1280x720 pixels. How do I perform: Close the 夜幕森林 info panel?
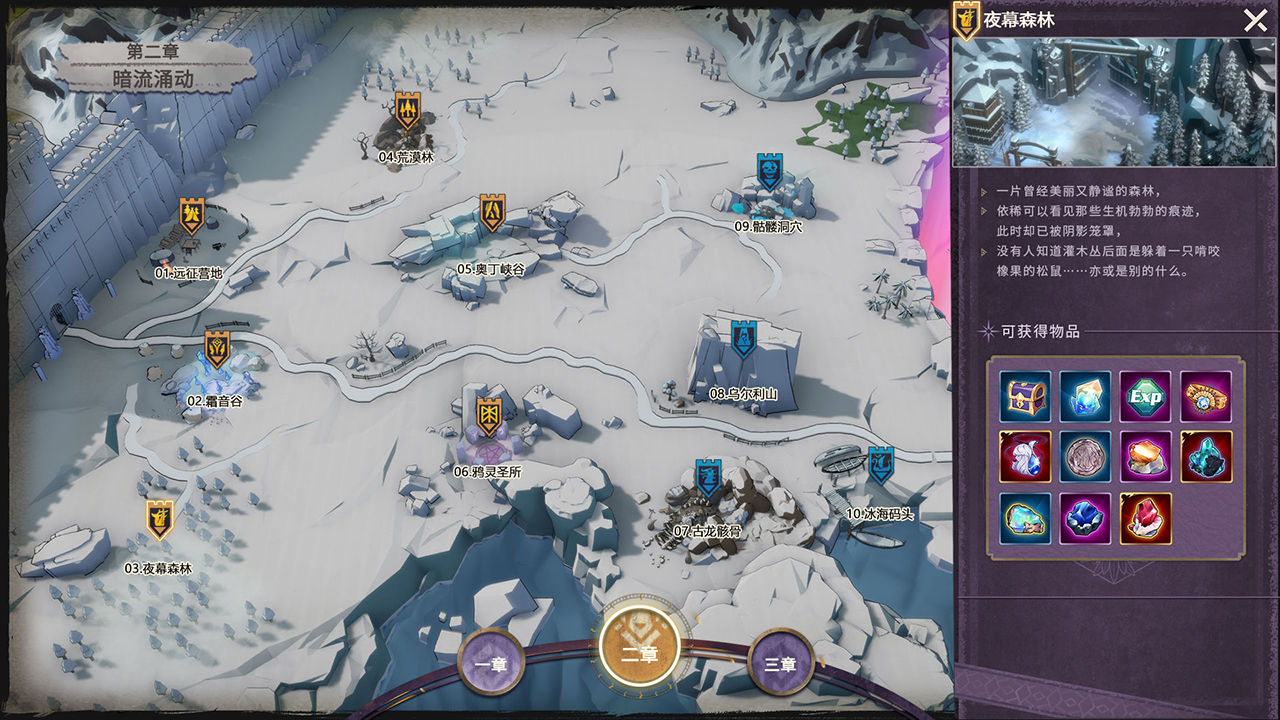pyautogui.click(x=1255, y=21)
